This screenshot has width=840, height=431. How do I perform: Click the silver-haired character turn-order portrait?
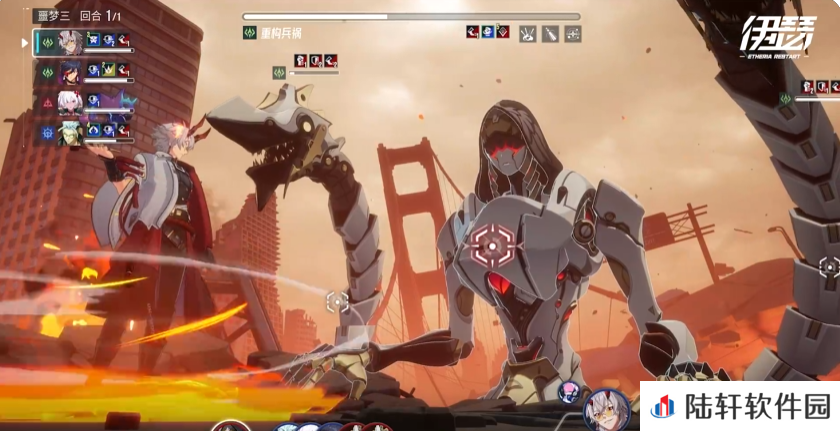(x=607, y=409)
